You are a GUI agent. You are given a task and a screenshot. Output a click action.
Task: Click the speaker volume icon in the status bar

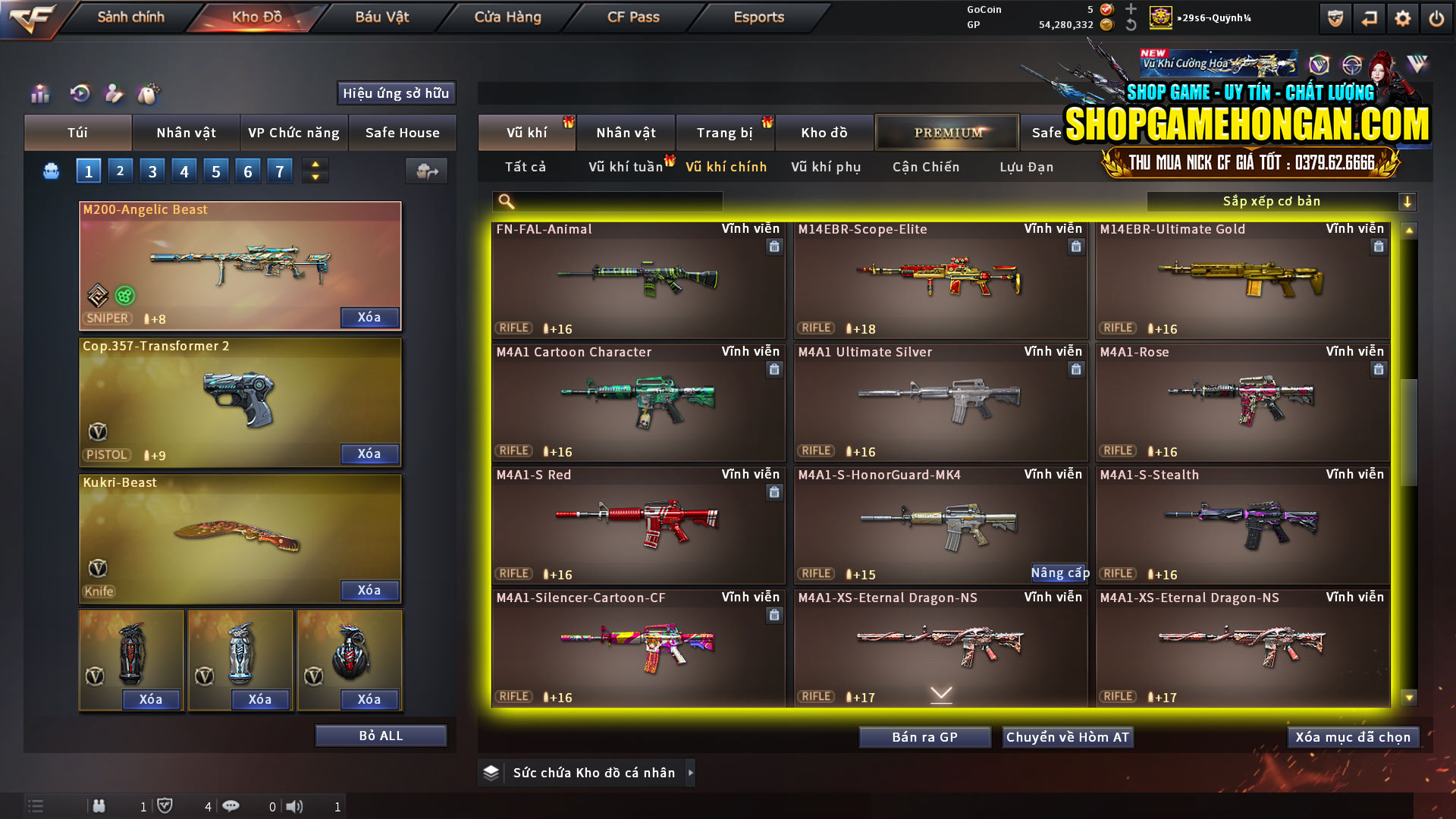(296, 806)
